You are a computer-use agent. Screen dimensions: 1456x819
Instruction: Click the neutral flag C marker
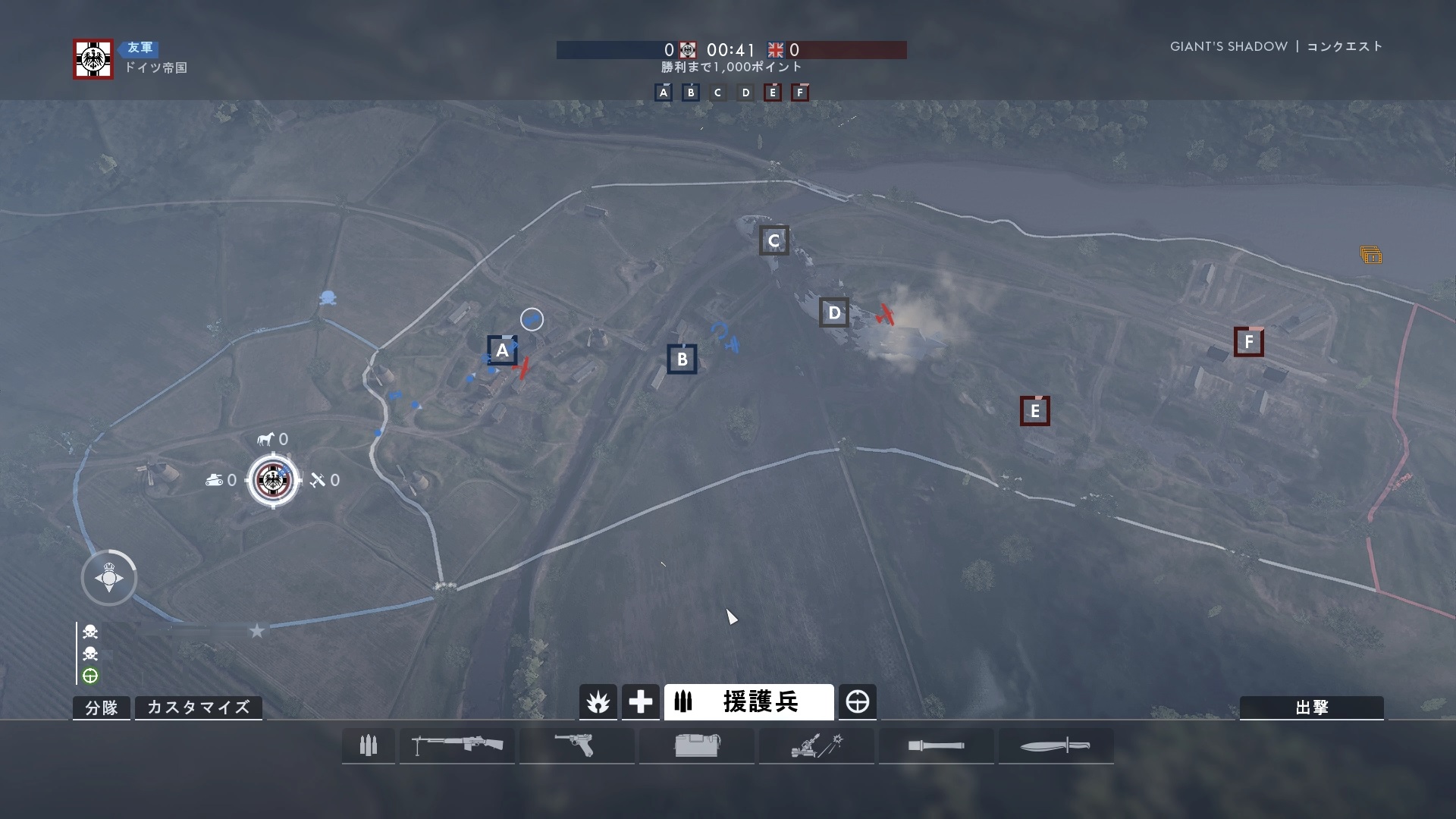(773, 241)
